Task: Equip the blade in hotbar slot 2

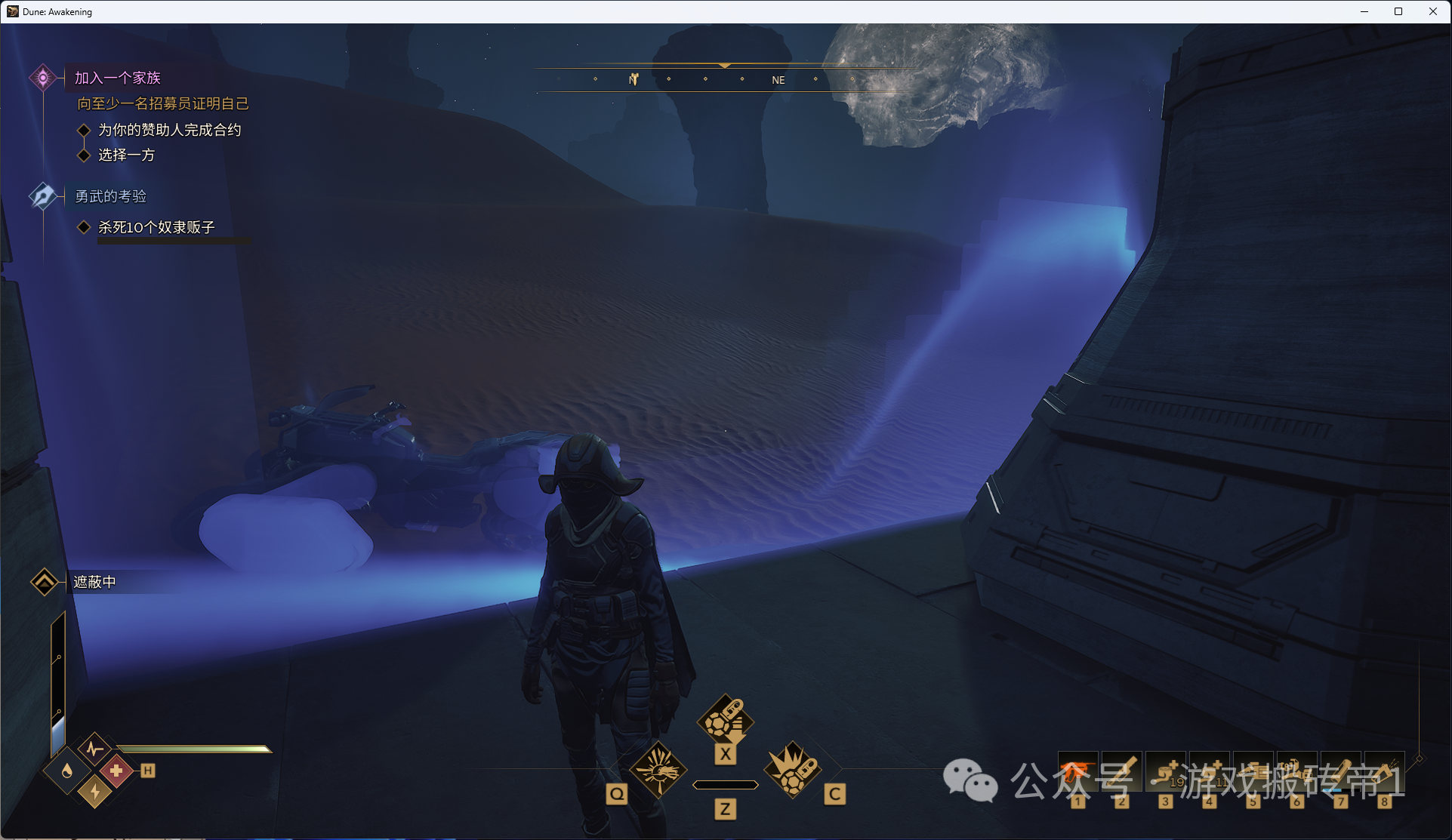Action: pyautogui.click(x=1121, y=771)
